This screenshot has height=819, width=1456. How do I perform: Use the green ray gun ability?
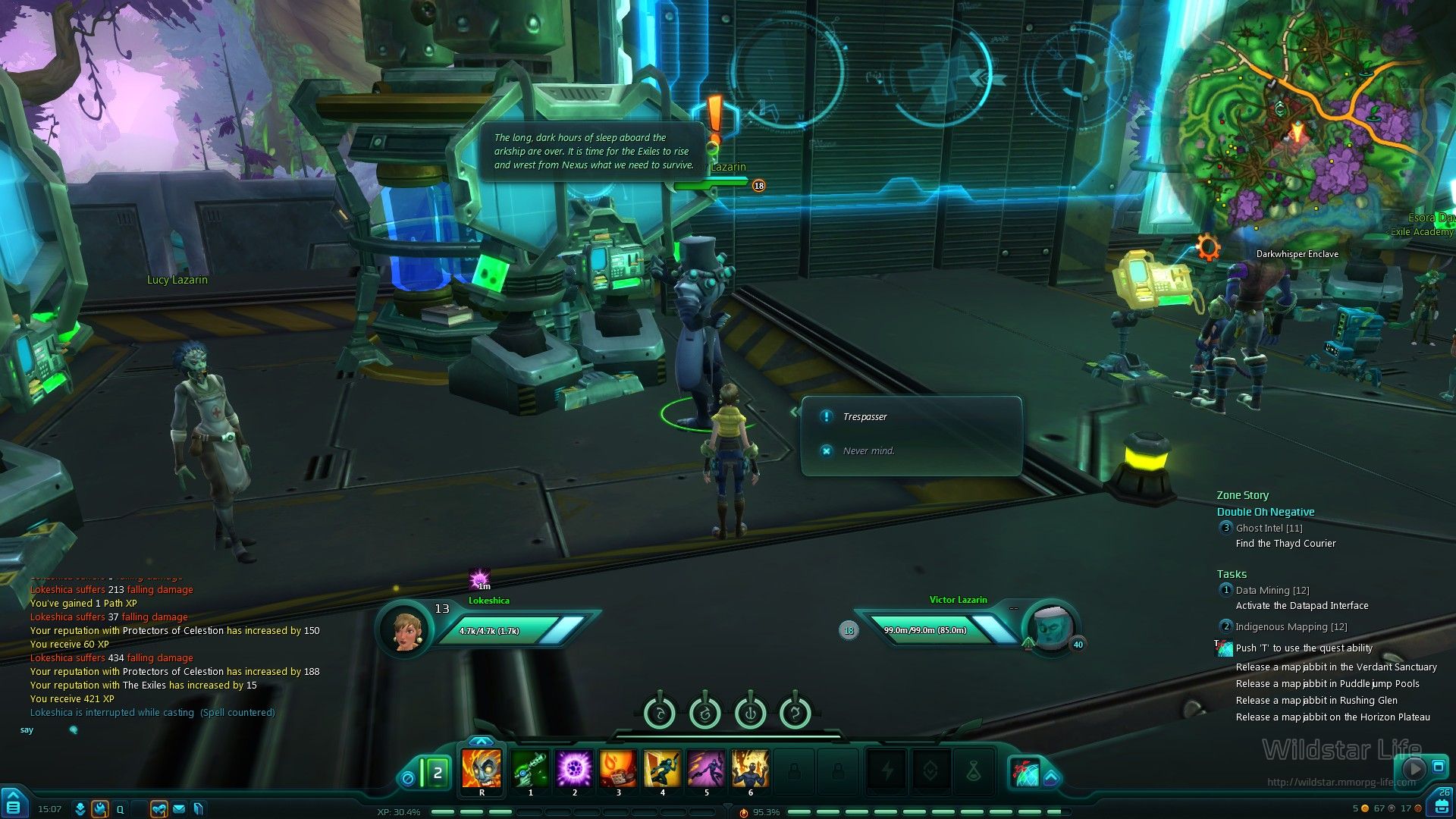pyautogui.click(x=531, y=769)
